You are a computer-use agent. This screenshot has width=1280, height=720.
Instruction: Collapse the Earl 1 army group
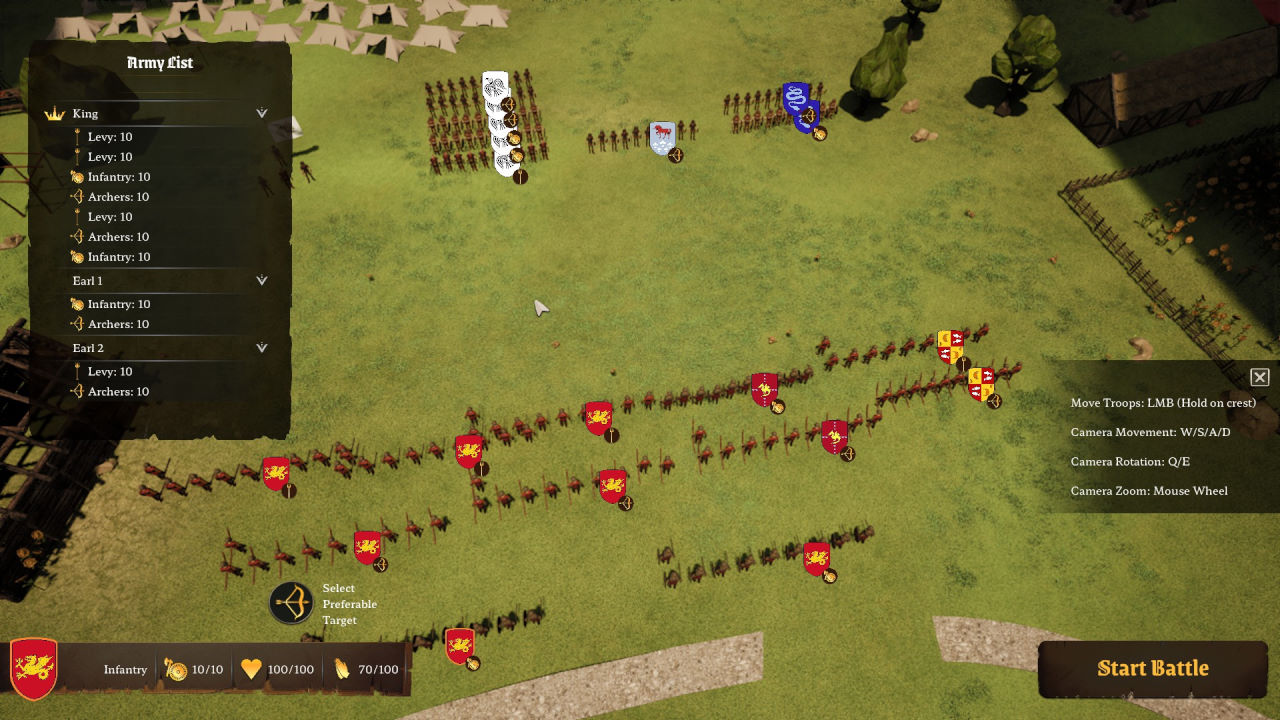262,281
